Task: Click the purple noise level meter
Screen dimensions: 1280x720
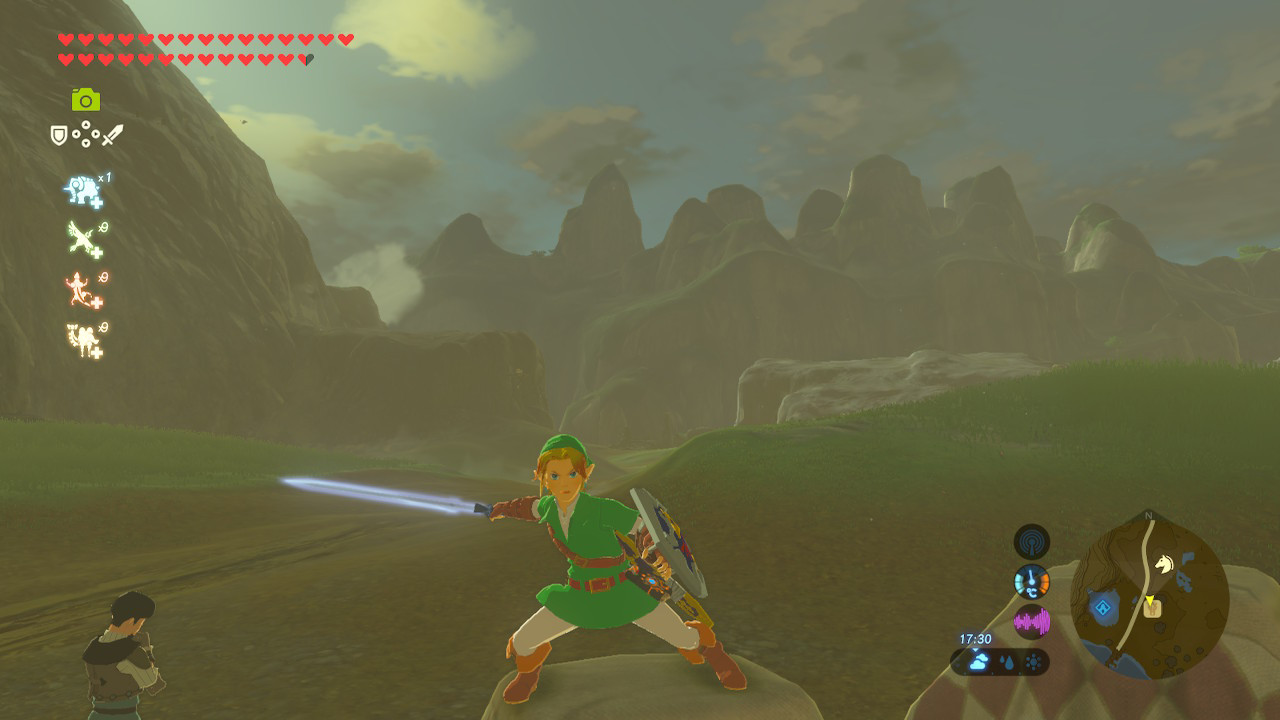Action: click(1032, 618)
